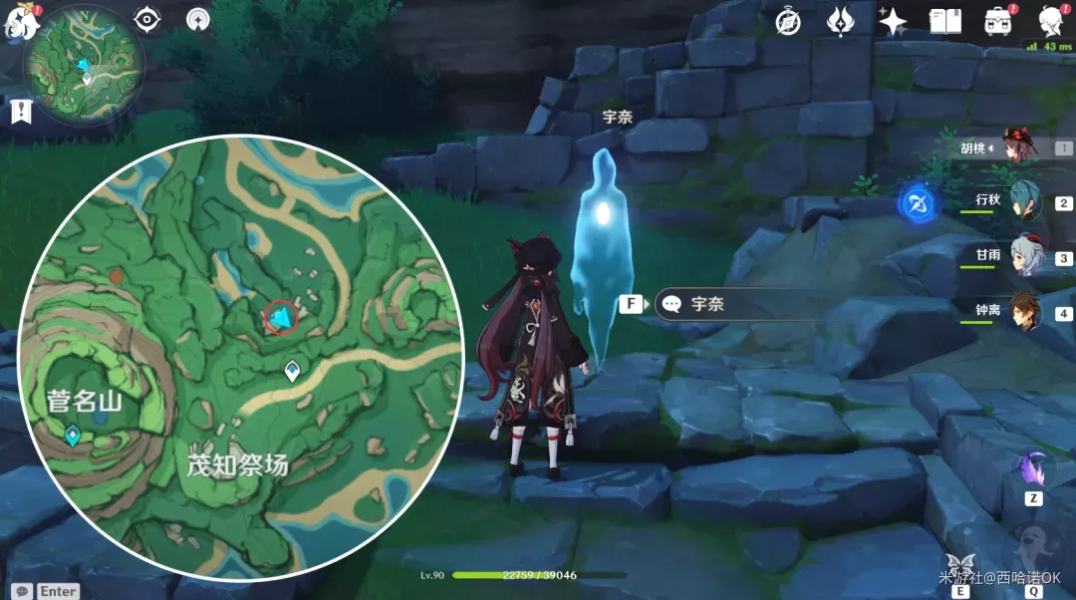1076x600 pixels.
Task: Trigger the ghost elemental burst icon
Action: [x=1033, y=547]
